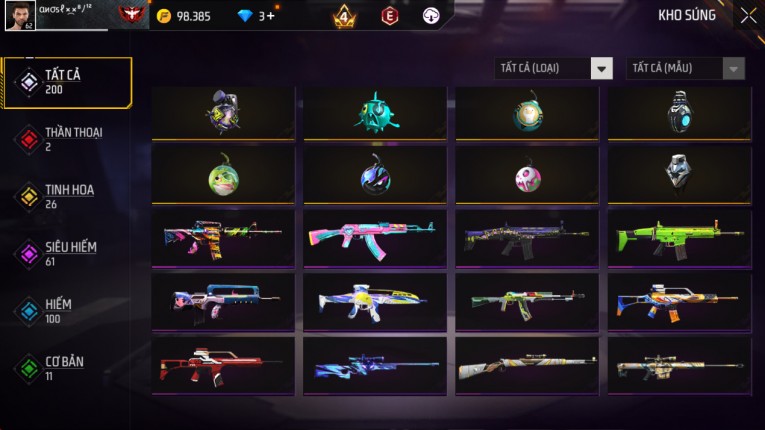The image size is (765, 430).
Task: Select the teal spiked grenade skin
Action: click(375, 113)
